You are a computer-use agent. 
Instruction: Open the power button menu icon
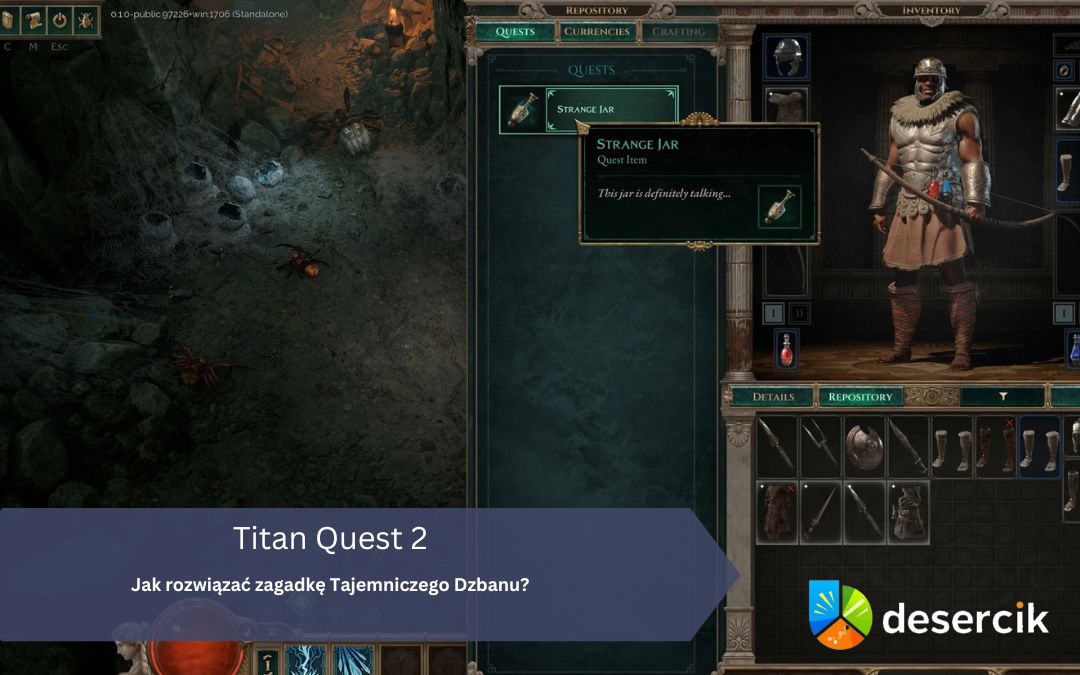tap(59, 20)
